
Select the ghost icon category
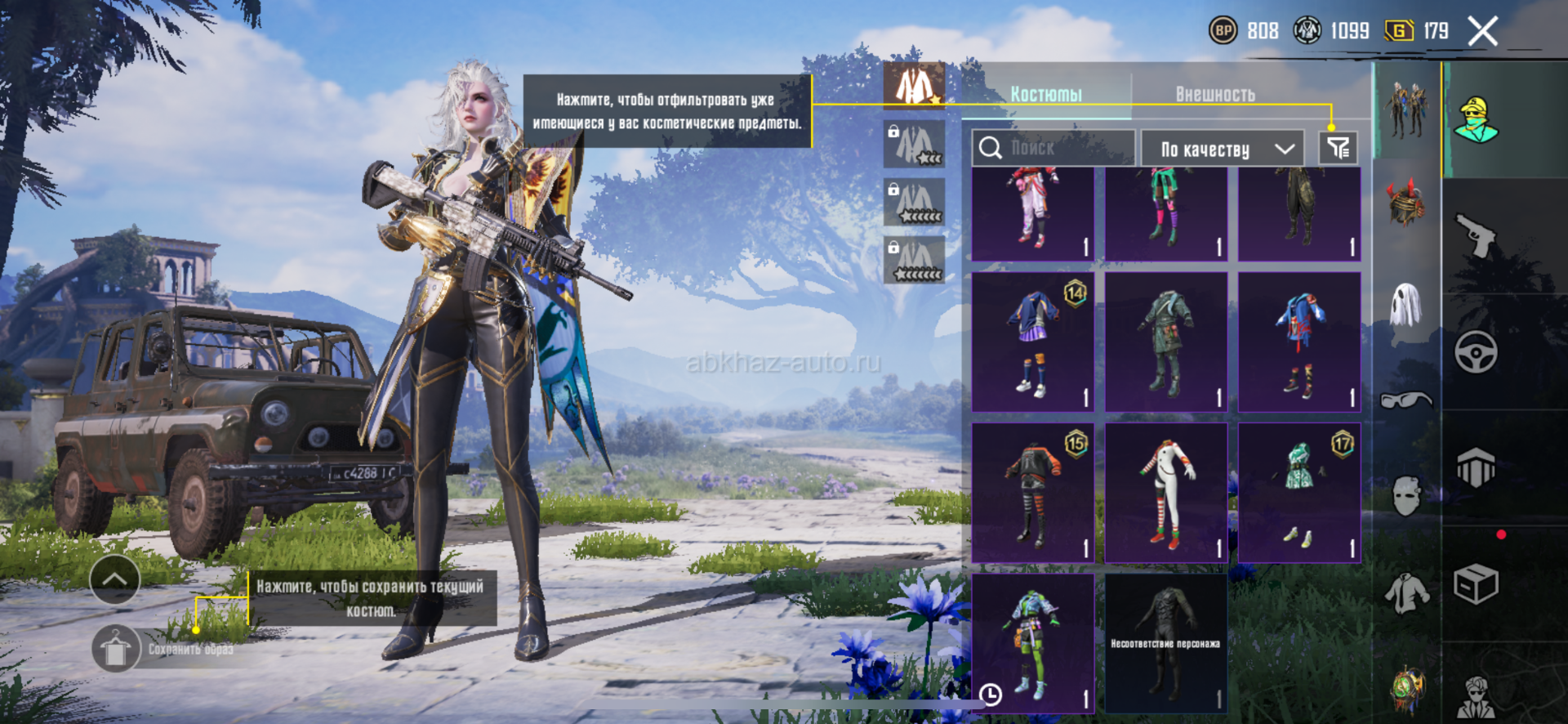1405,304
